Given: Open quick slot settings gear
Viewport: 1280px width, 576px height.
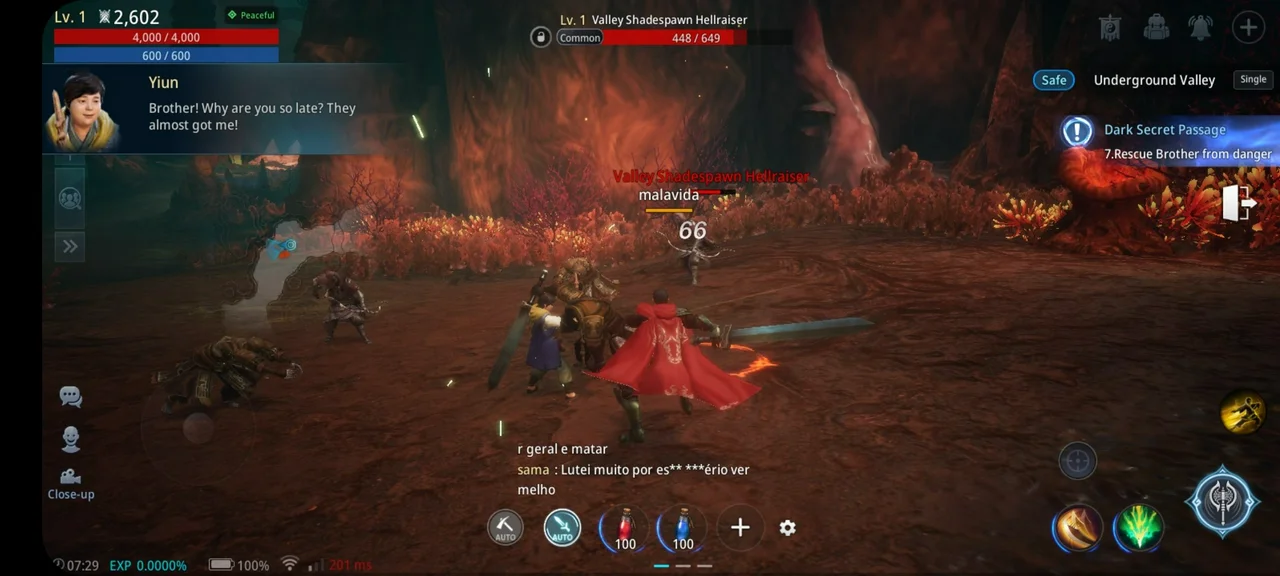Looking at the screenshot, I should point(788,528).
